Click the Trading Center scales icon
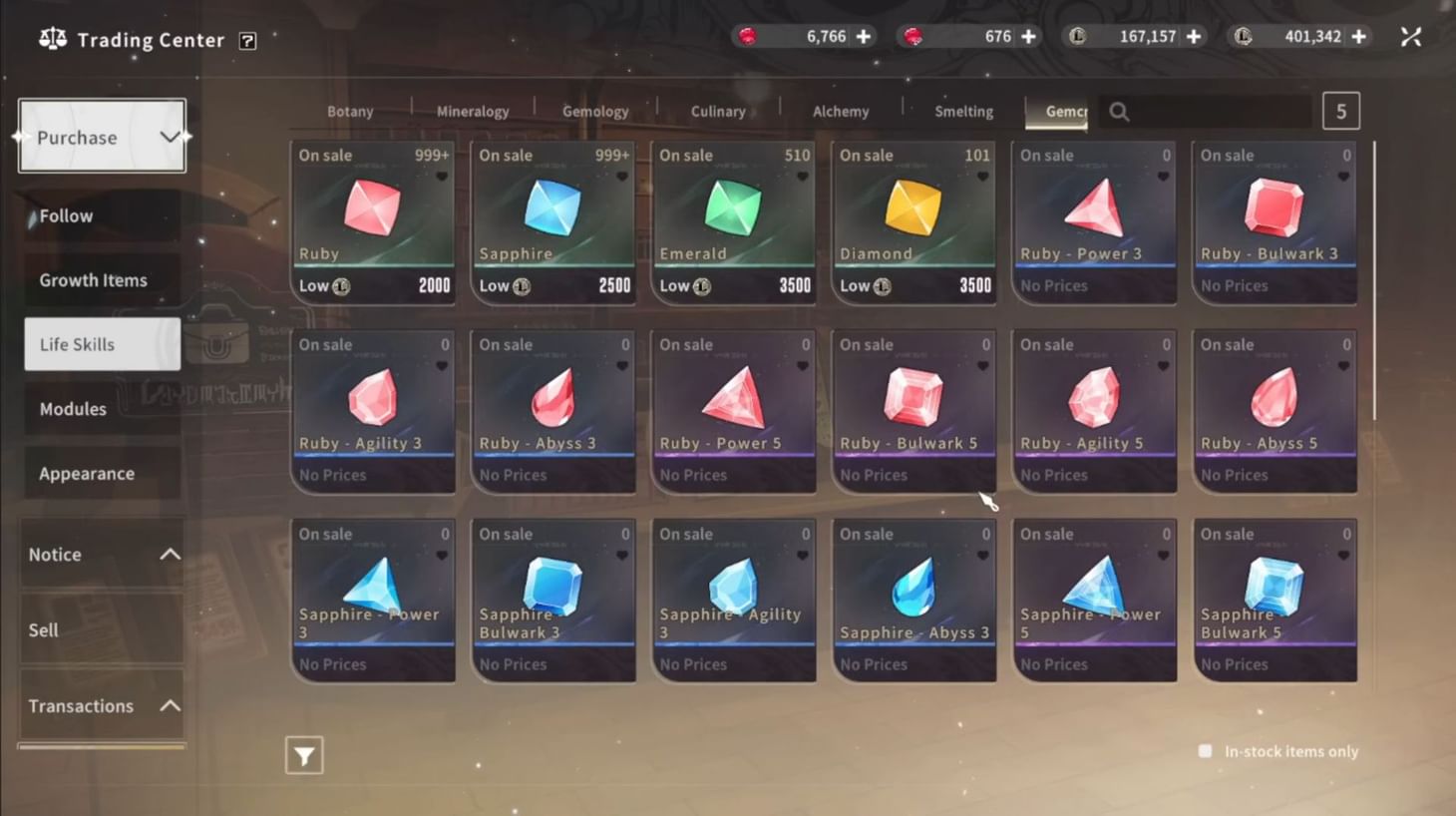This screenshot has width=1456, height=816. coord(52,39)
